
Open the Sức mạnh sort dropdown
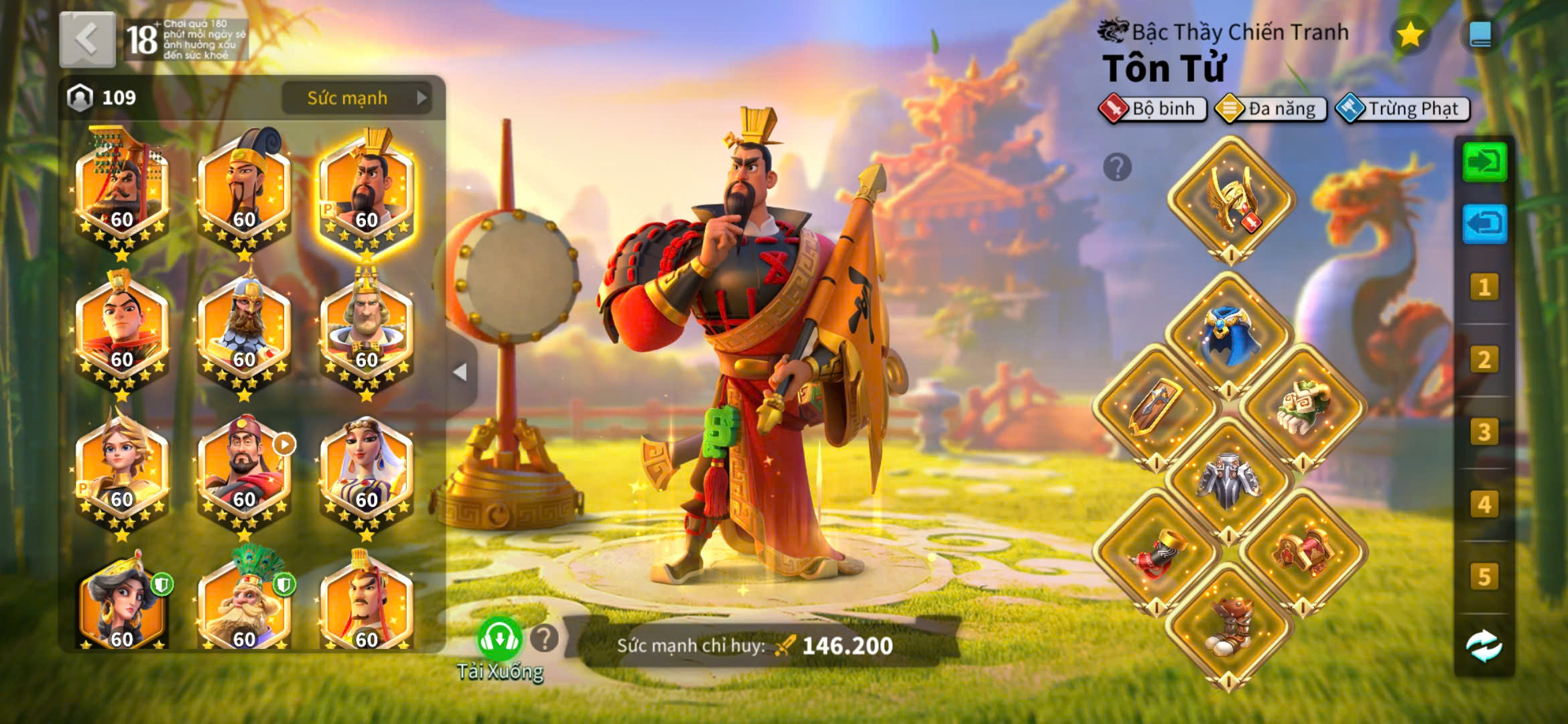pyautogui.click(x=356, y=98)
